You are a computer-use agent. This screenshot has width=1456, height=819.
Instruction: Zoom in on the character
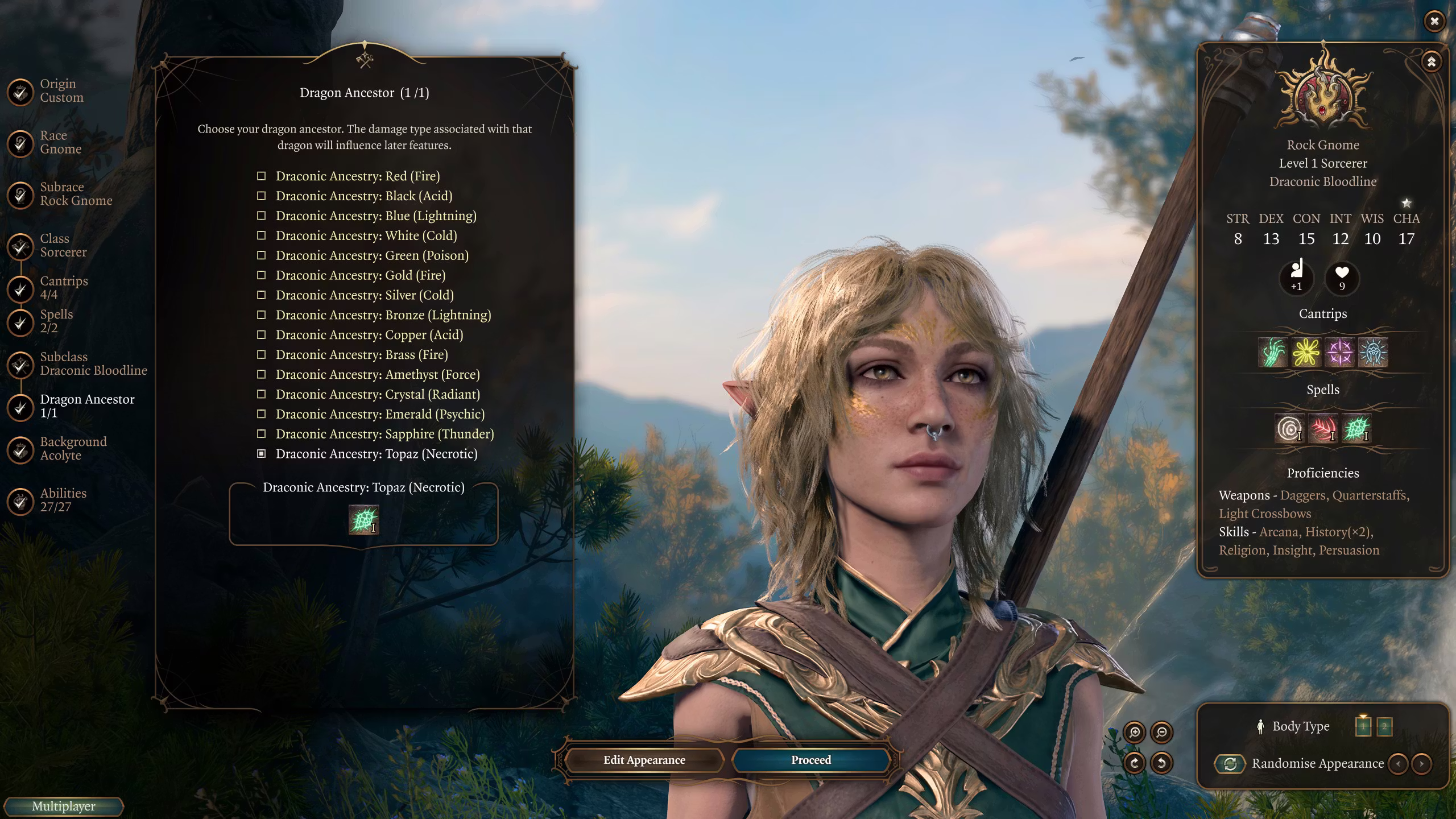pos(1135,733)
